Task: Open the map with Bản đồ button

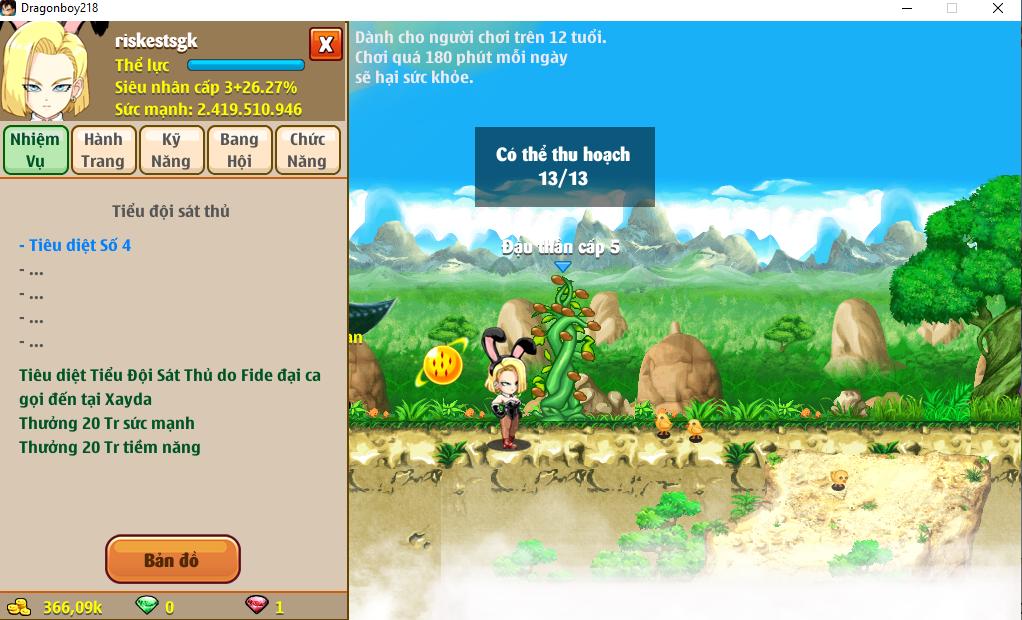Action: click(x=172, y=560)
